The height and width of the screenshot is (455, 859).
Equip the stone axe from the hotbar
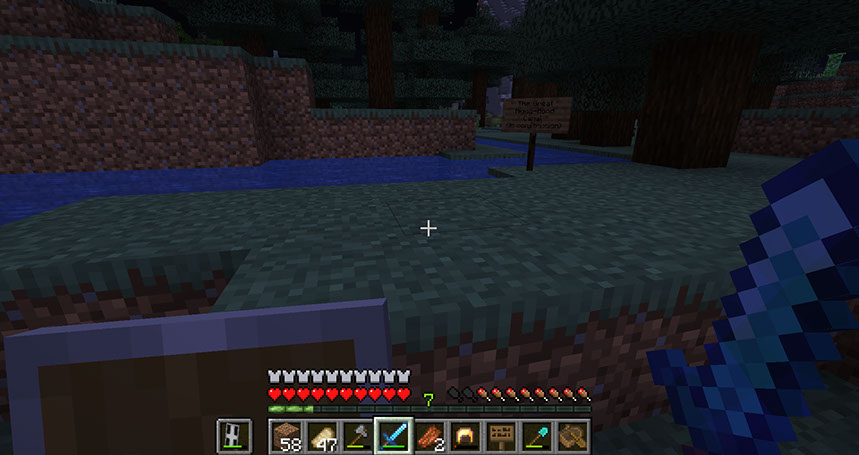[x=357, y=435]
